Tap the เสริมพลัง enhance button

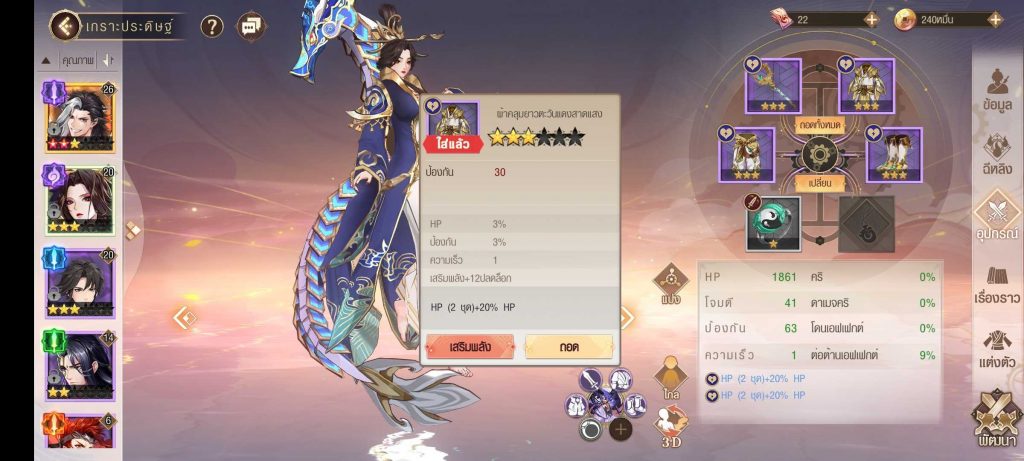469,346
